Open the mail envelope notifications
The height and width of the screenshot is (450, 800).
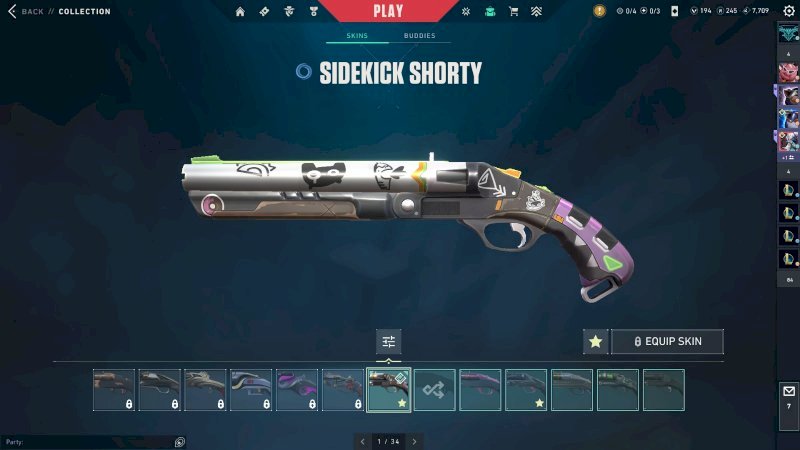(788, 391)
